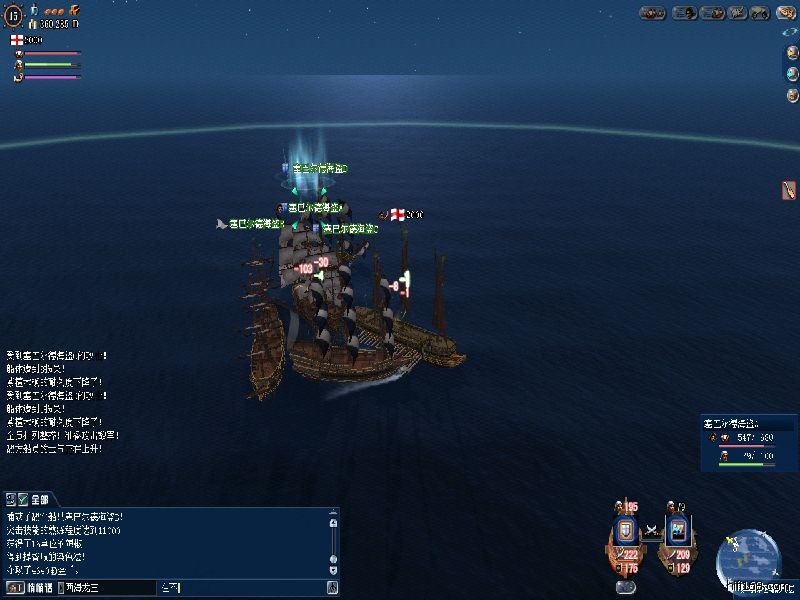Change the 悄悄话 chat channel selector
Viewport: 800px width, 600px height.
30,587
